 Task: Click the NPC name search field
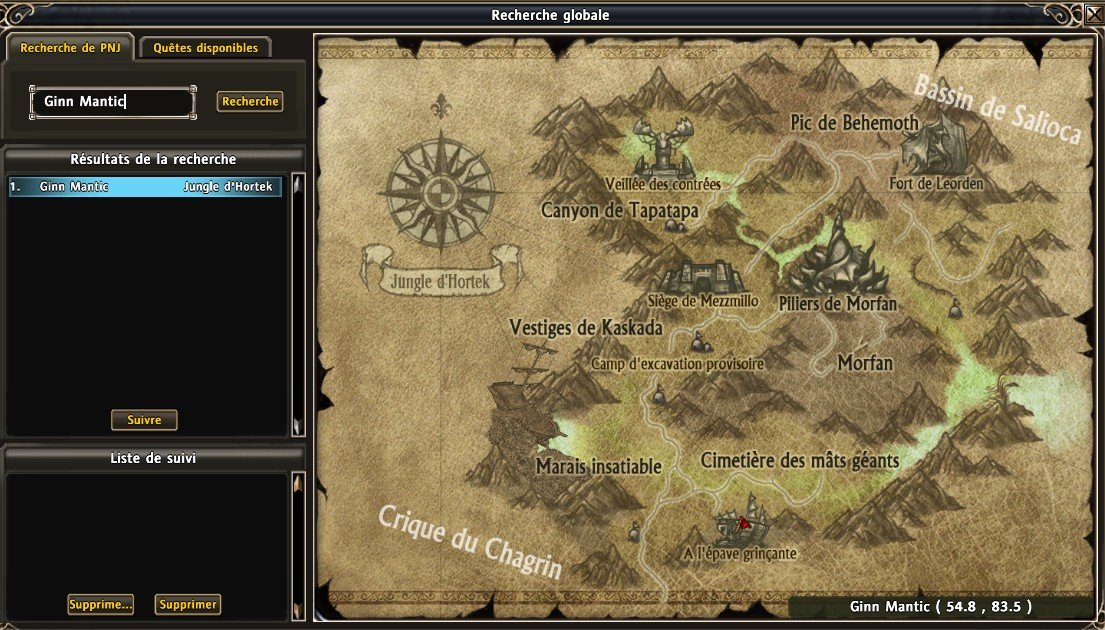[x=112, y=102]
